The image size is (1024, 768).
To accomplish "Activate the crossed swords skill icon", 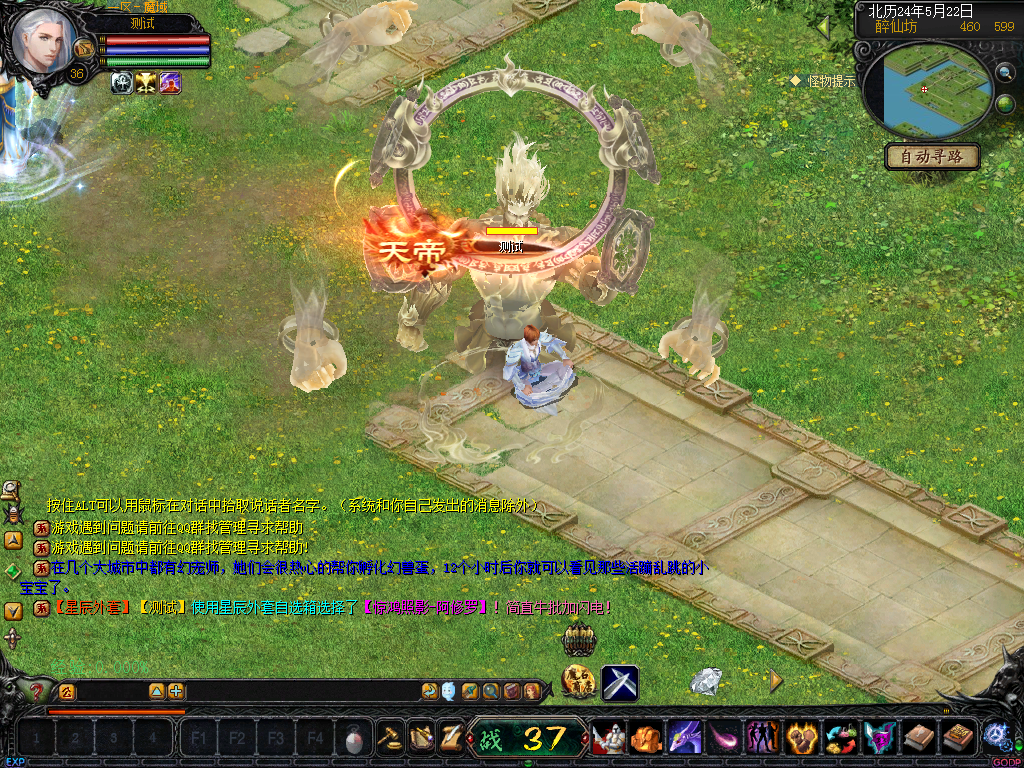I will pyautogui.click(x=620, y=683).
